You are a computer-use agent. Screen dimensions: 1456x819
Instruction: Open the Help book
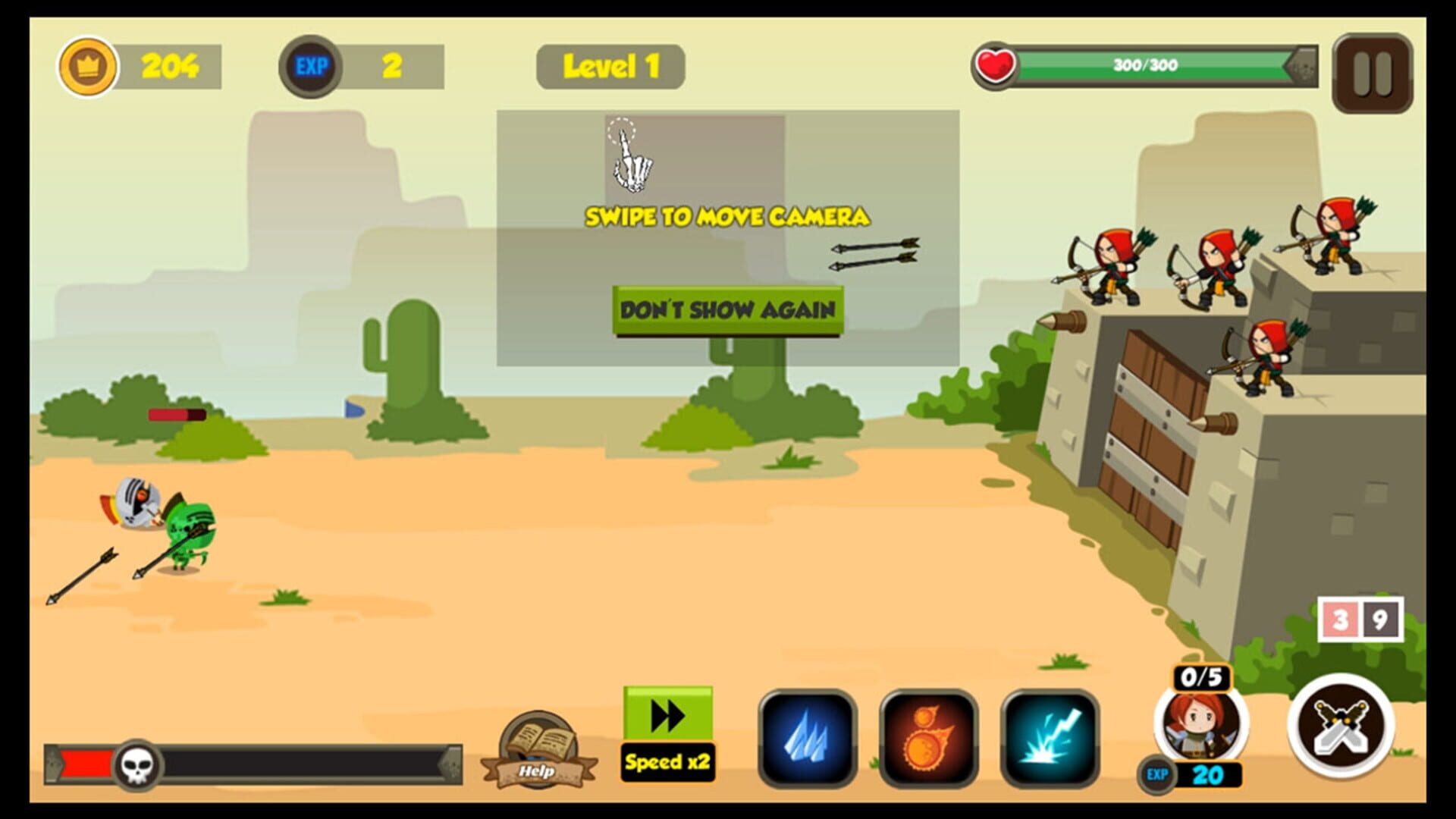coord(538,747)
